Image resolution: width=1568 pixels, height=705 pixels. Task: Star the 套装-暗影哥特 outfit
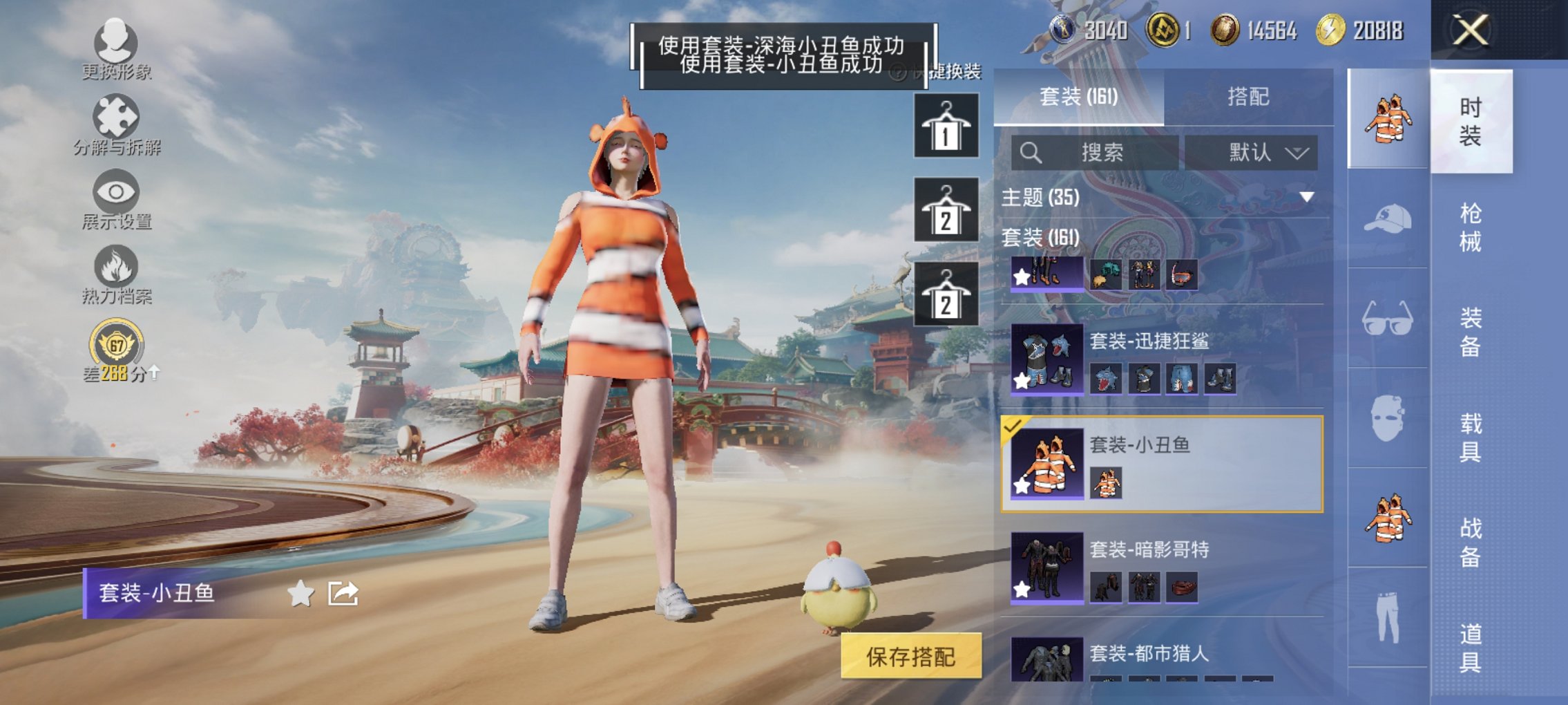[1020, 587]
